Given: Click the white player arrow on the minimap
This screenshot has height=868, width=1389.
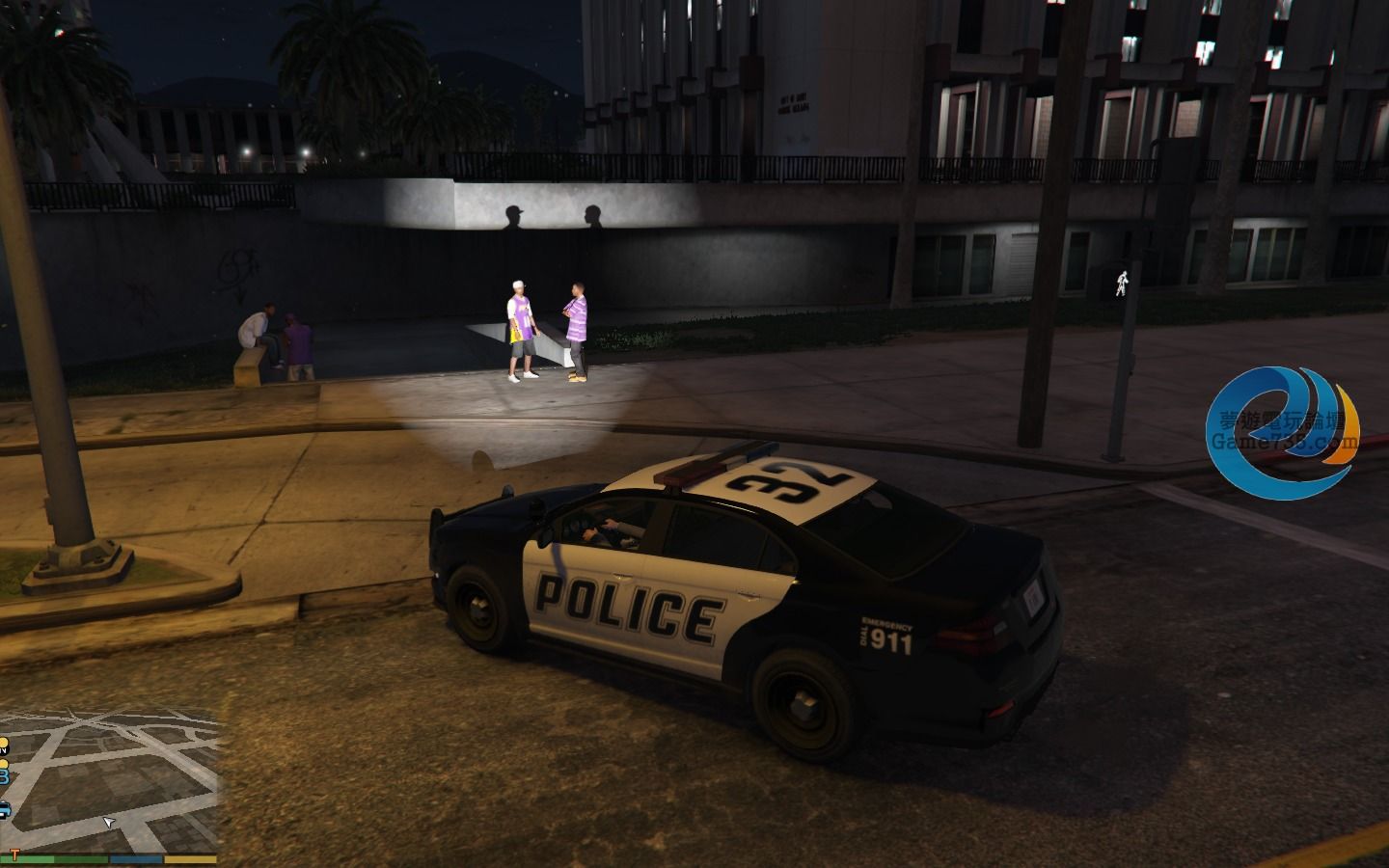Looking at the screenshot, I should [109, 822].
